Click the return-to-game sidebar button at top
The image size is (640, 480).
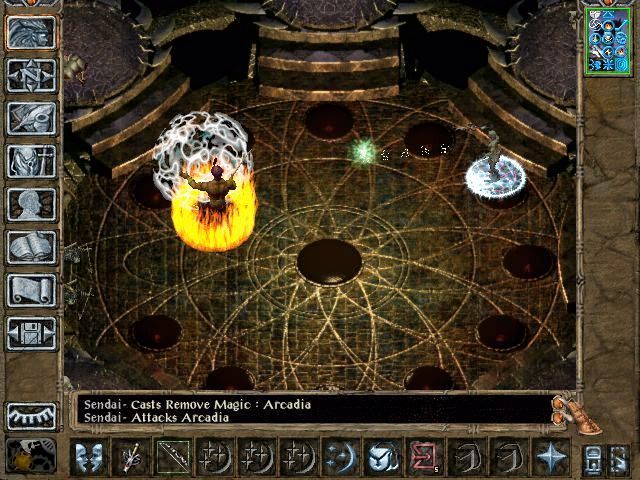click(x=31, y=32)
